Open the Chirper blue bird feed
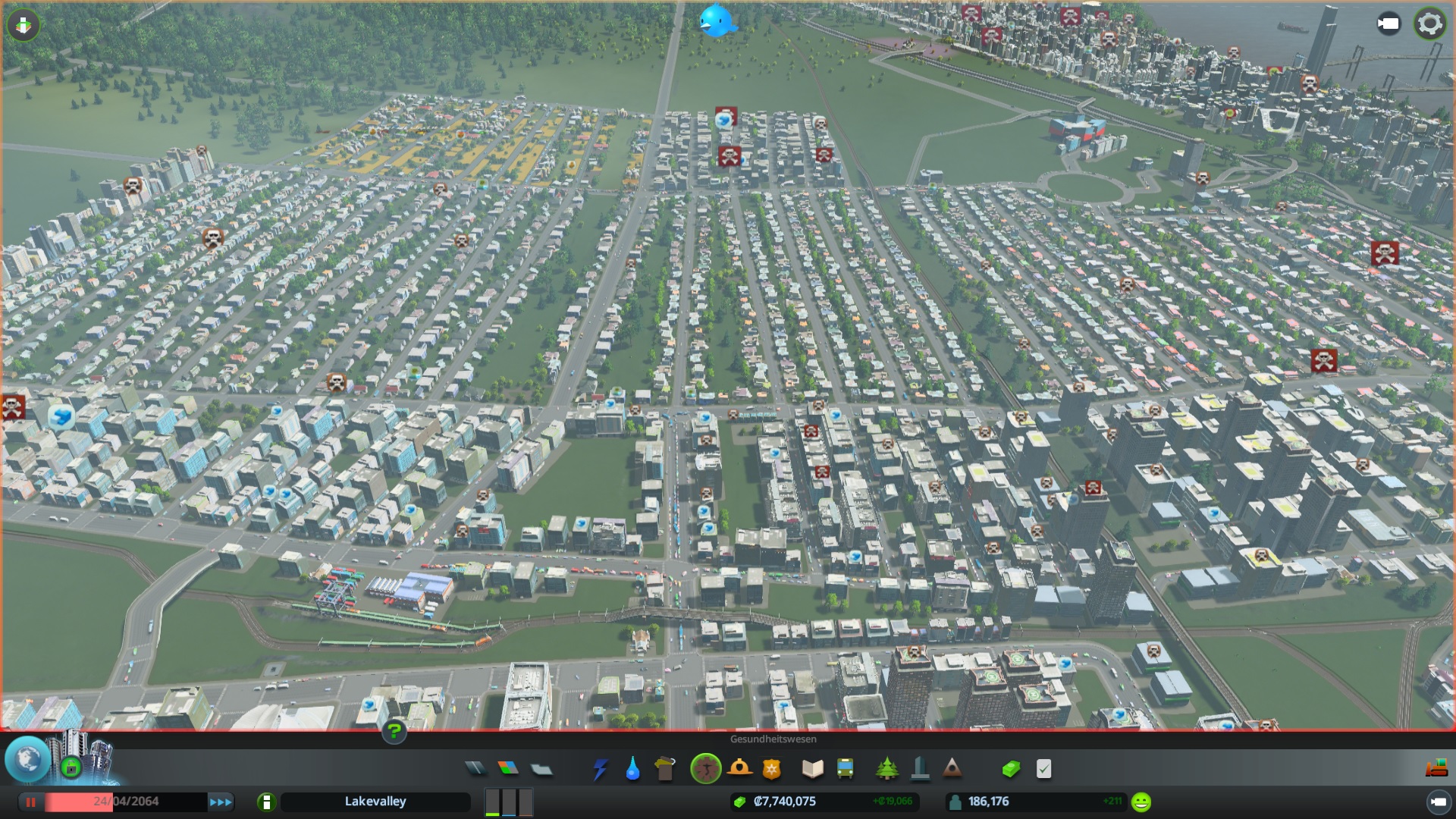The image size is (1456, 819). [x=717, y=20]
